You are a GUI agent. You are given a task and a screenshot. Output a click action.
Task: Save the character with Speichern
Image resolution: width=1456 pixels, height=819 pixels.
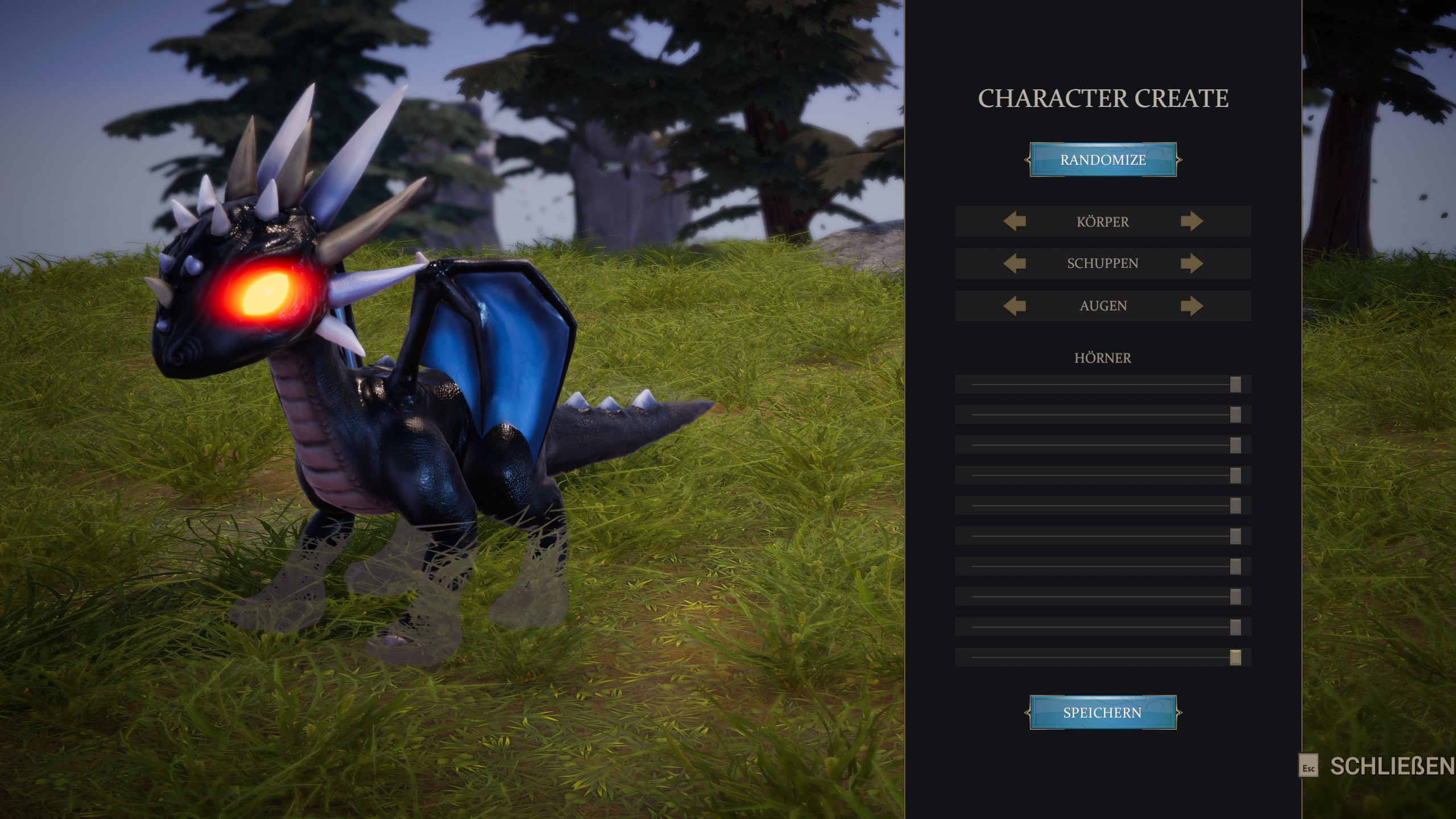tap(1103, 712)
